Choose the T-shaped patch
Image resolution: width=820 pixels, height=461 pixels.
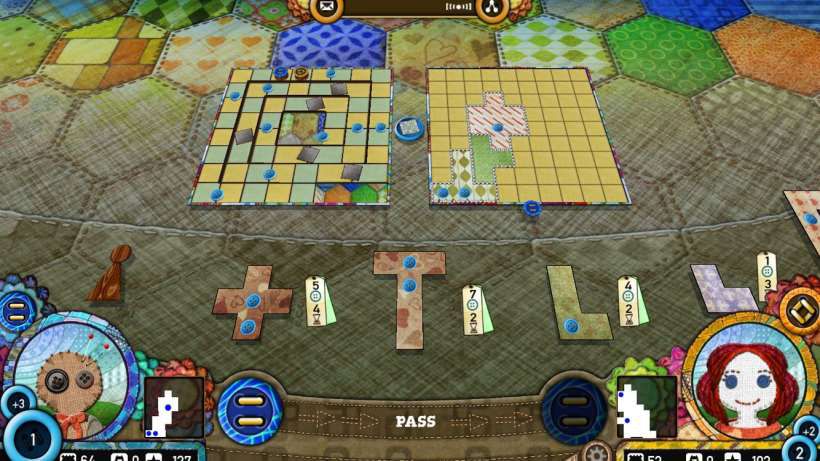point(408,298)
